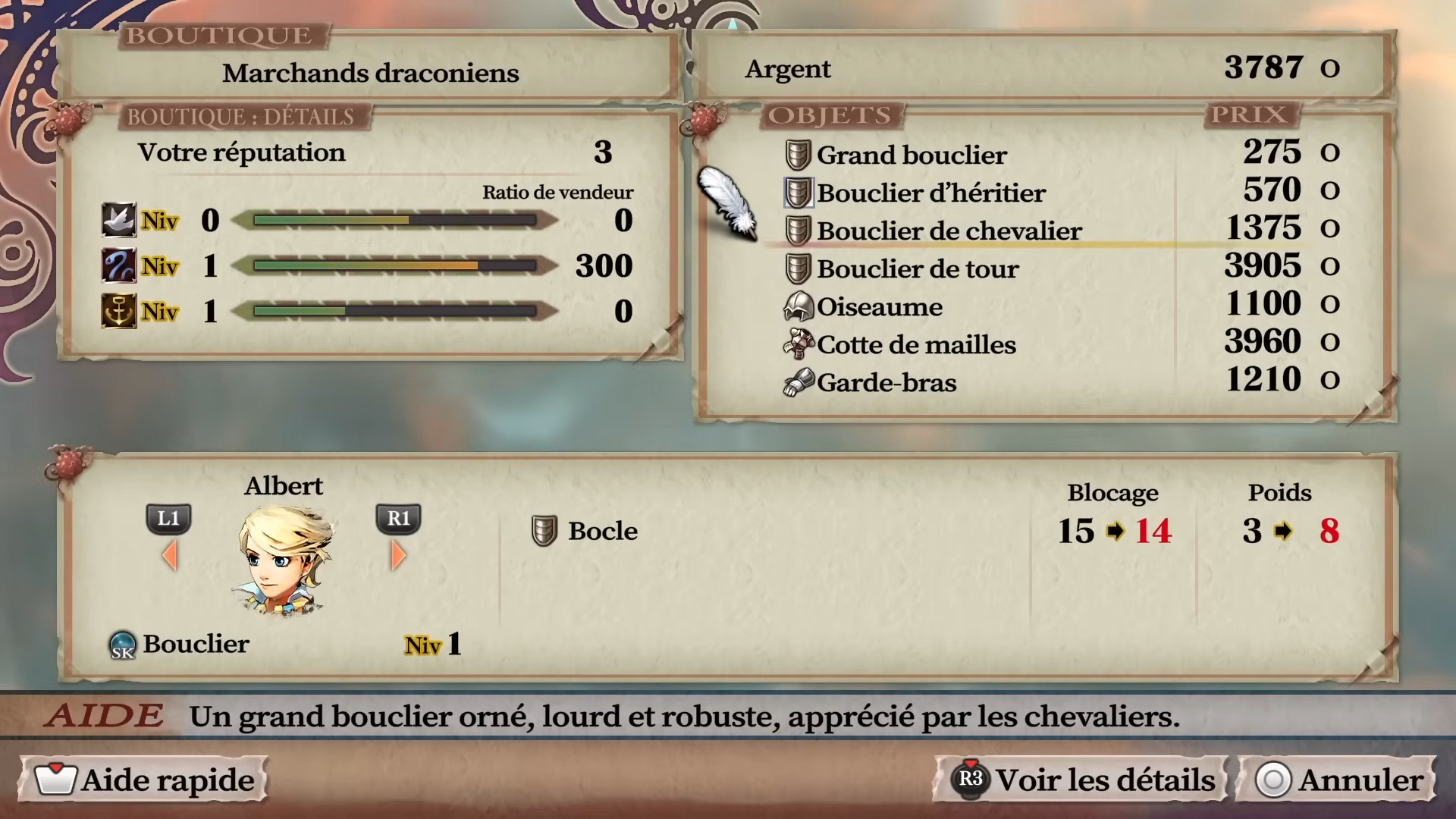Select Grand bouclier in the shop list
The width and height of the screenshot is (1456, 819).
pos(911,155)
